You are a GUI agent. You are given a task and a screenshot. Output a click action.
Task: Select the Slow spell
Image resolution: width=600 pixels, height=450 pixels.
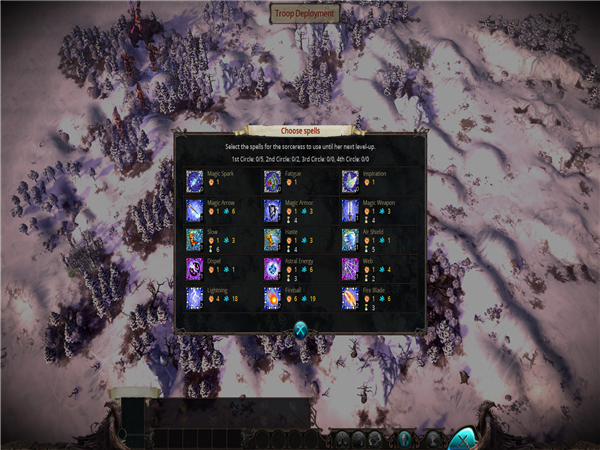point(195,239)
